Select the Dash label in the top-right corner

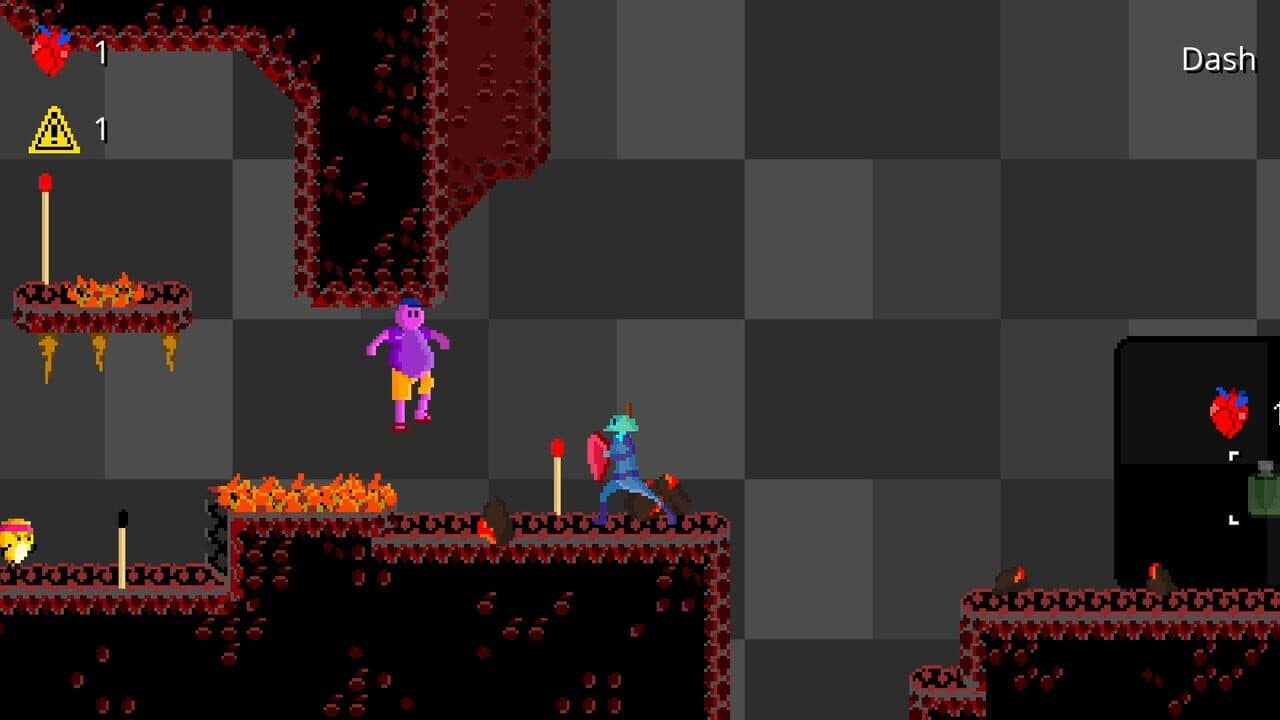(1218, 58)
